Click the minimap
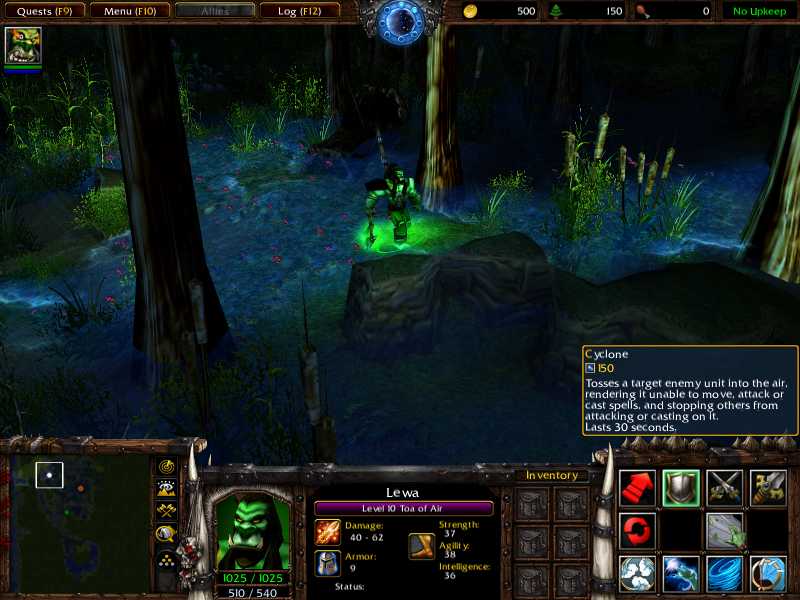 click(x=80, y=518)
